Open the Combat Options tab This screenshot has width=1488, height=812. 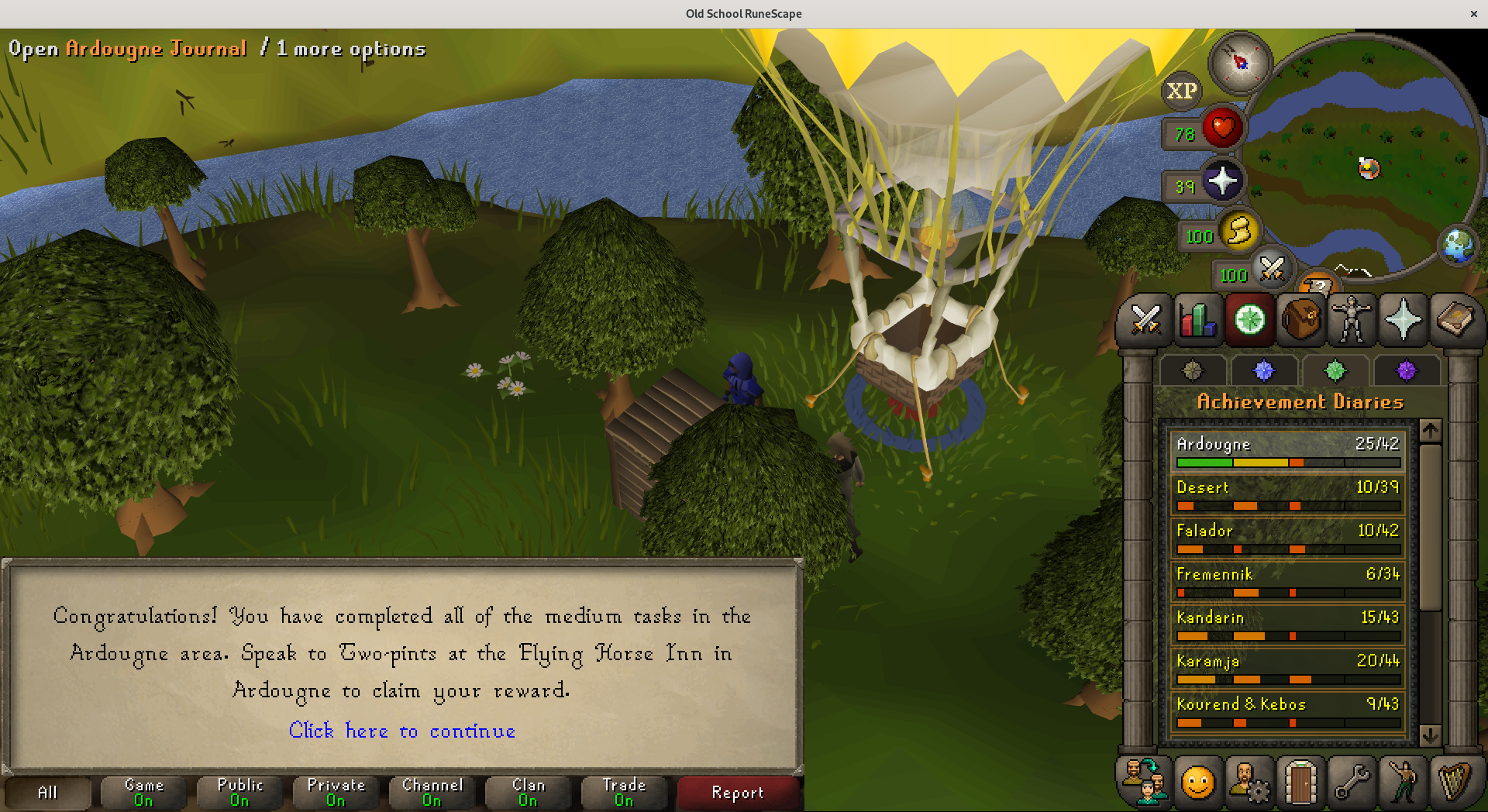point(1145,319)
